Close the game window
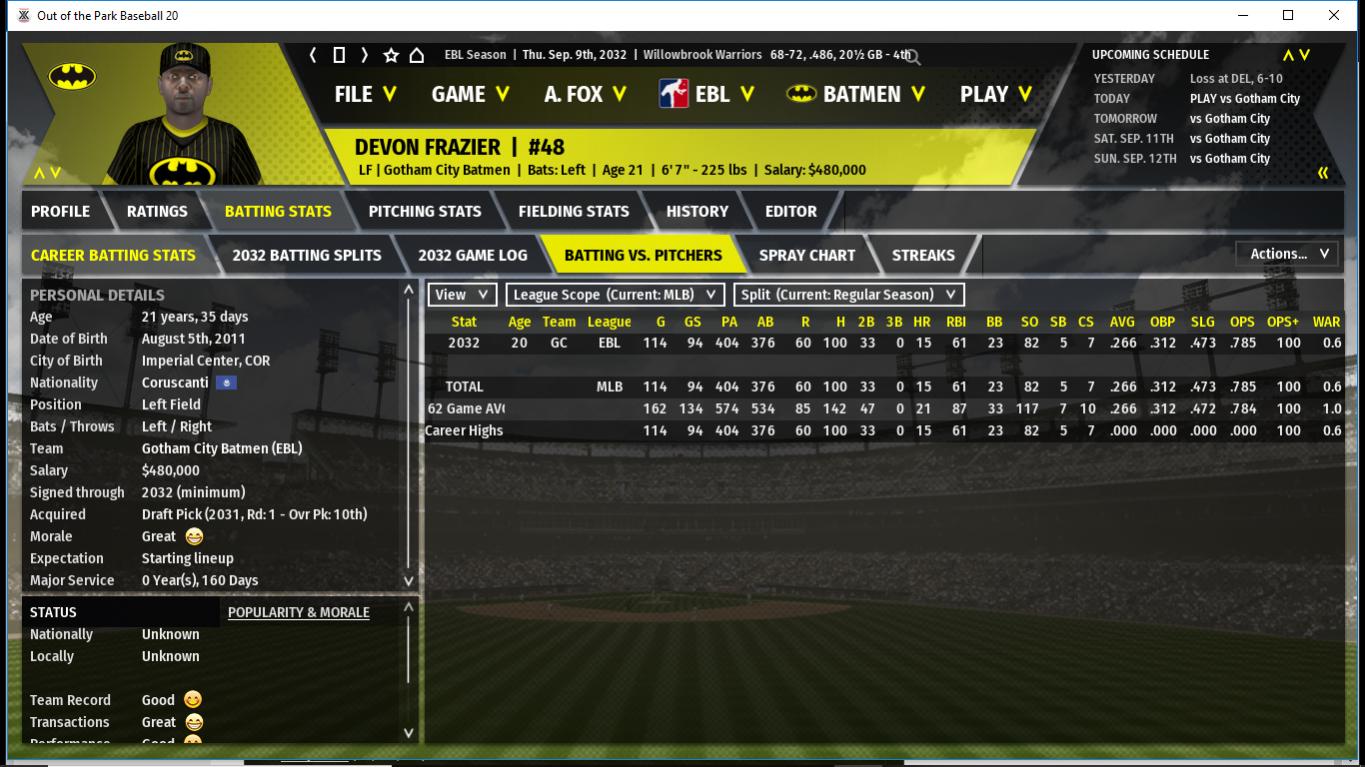 [x=1334, y=15]
